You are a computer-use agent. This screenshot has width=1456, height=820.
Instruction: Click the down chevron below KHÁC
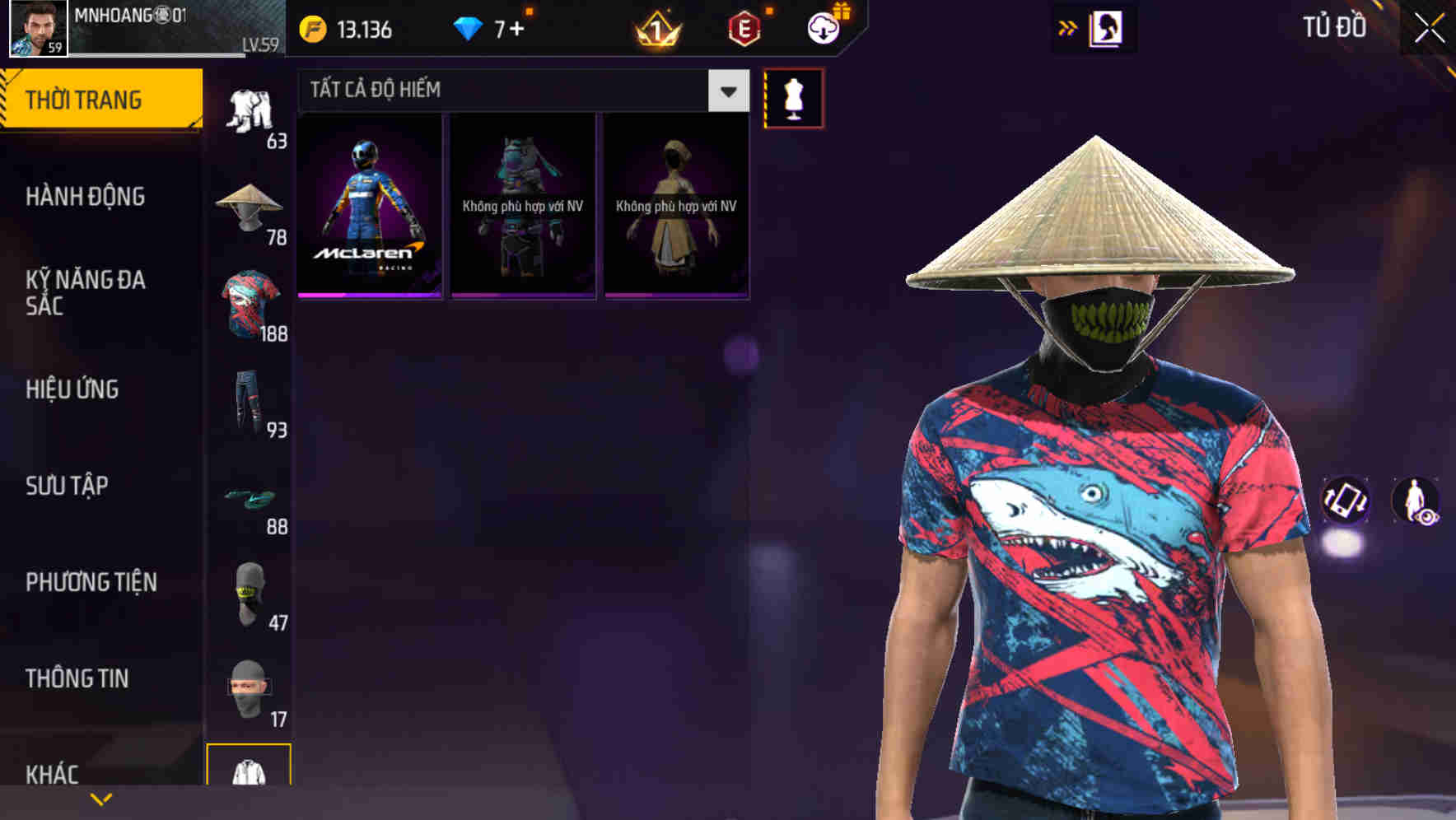click(x=101, y=799)
